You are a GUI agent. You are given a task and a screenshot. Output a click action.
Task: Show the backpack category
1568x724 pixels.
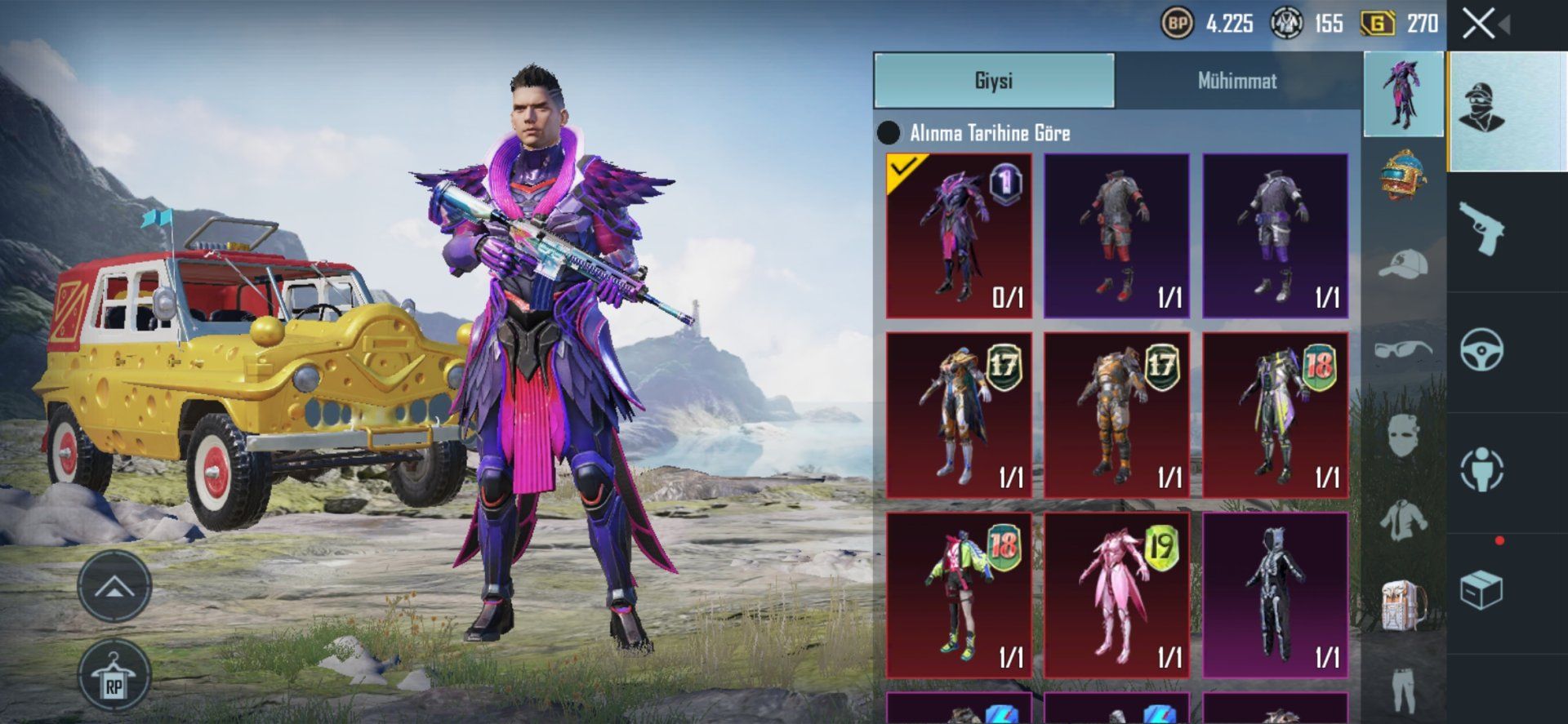(x=1404, y=606)
